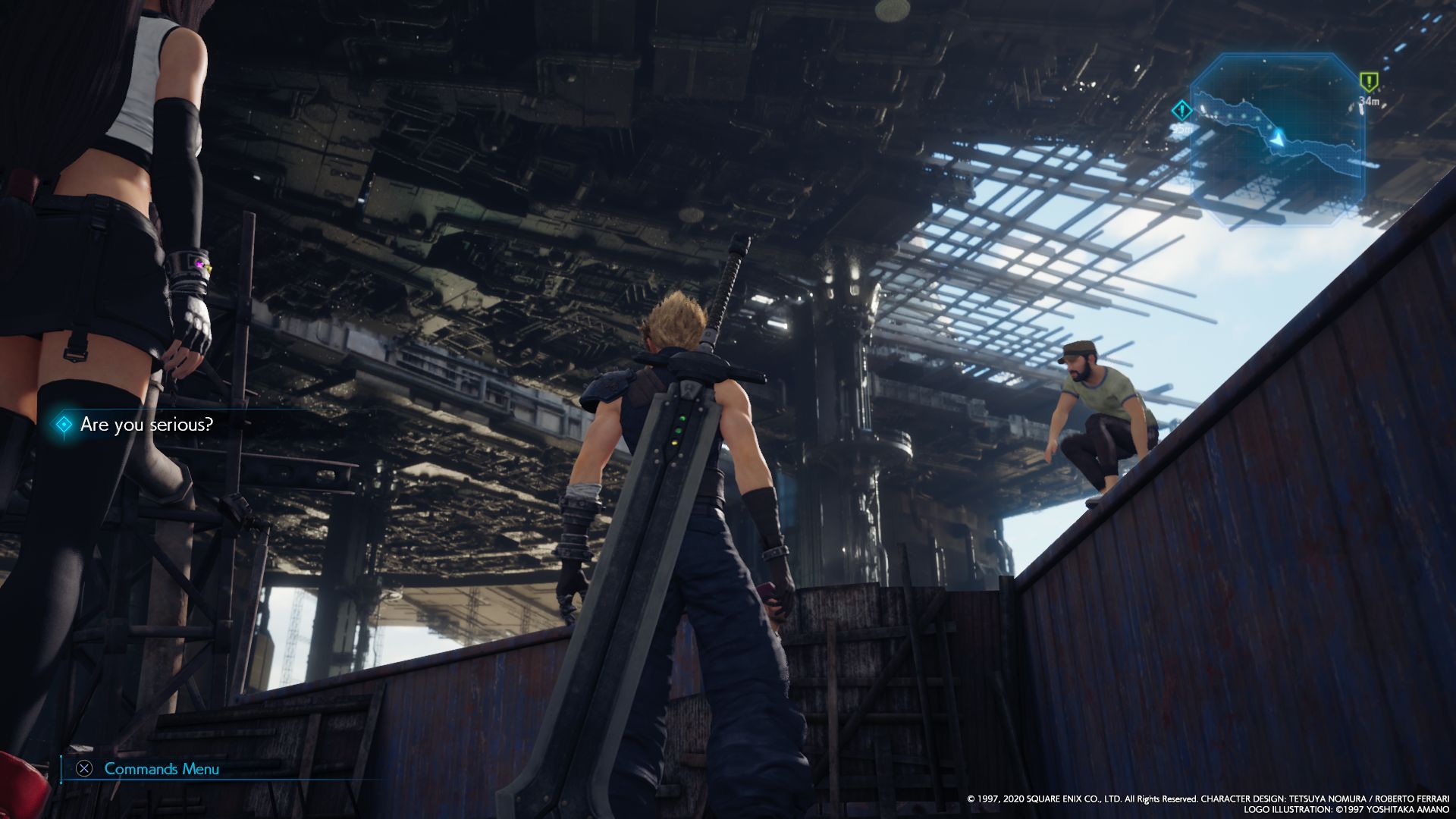Select the green exclamation quest marker

1368,81
